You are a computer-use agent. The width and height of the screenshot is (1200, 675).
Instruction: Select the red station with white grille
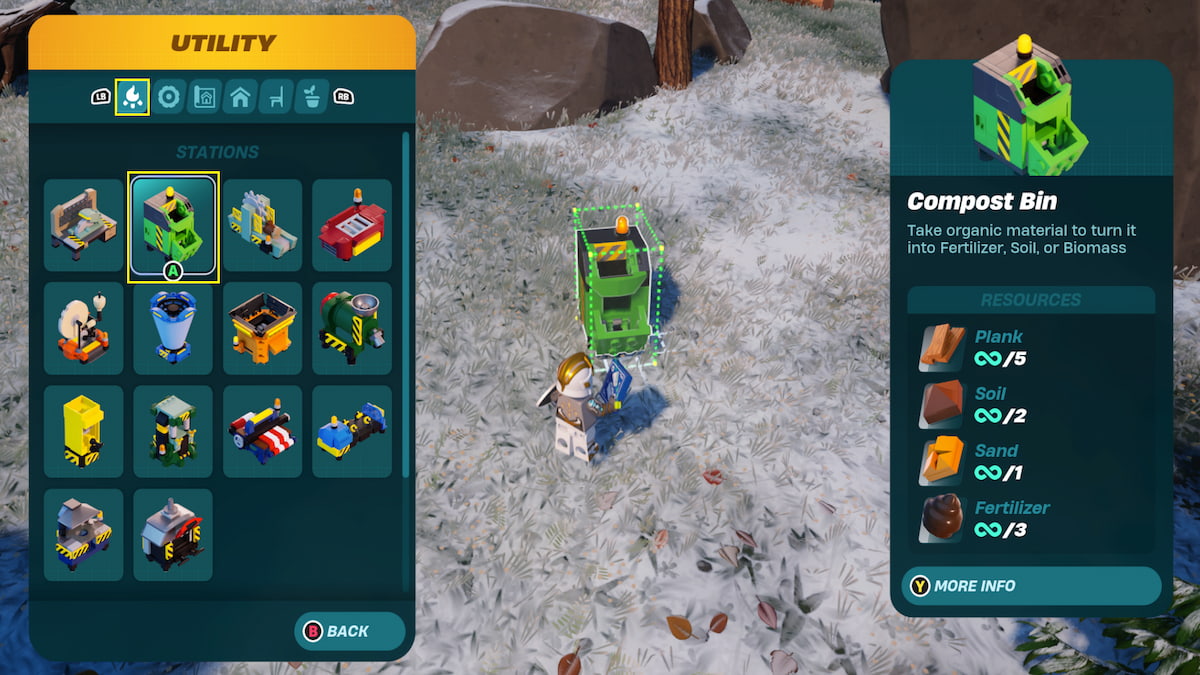coord(352,225)
